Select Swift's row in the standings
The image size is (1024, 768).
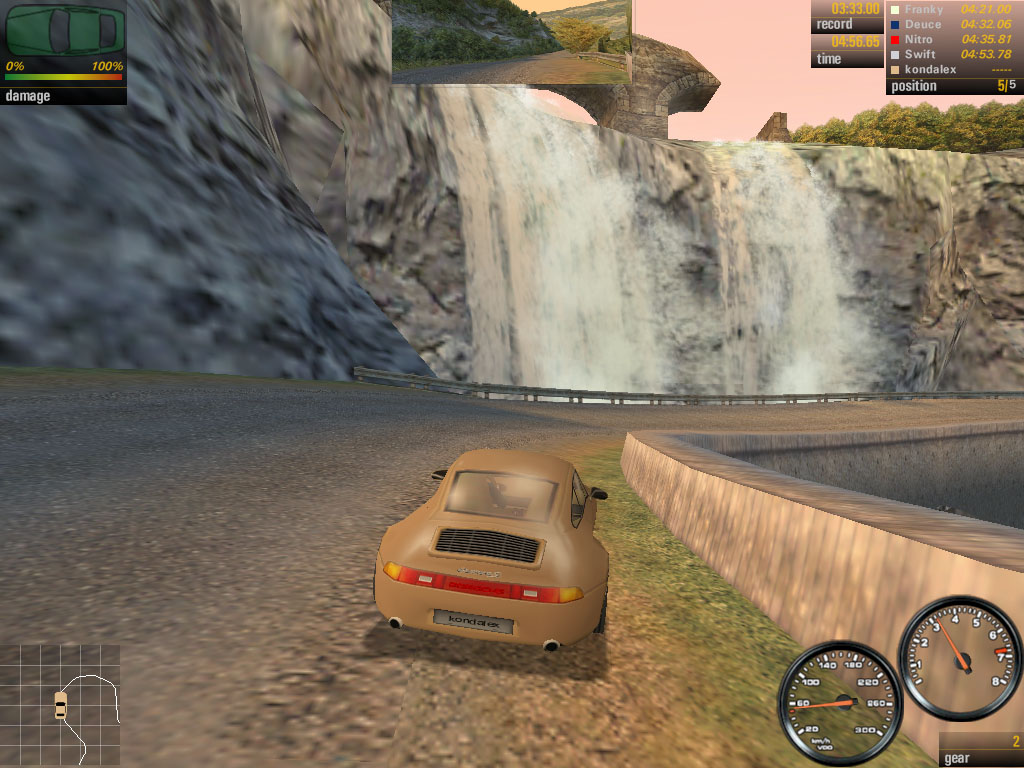pyautogui.click(x=954, y=55)
